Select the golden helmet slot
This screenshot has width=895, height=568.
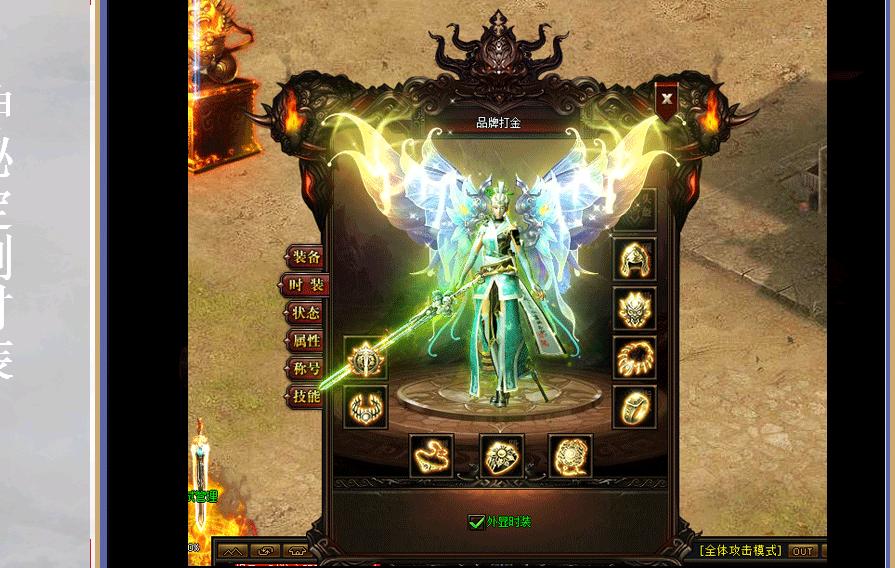pos(635,260)
